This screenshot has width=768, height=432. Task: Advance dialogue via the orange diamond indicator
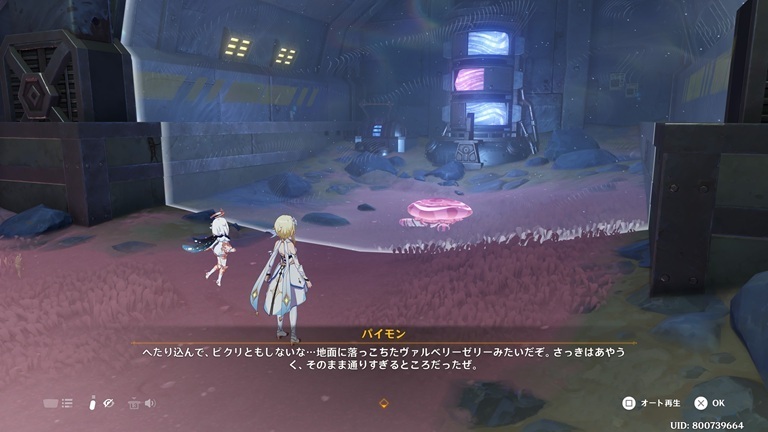tap(384, 403)
